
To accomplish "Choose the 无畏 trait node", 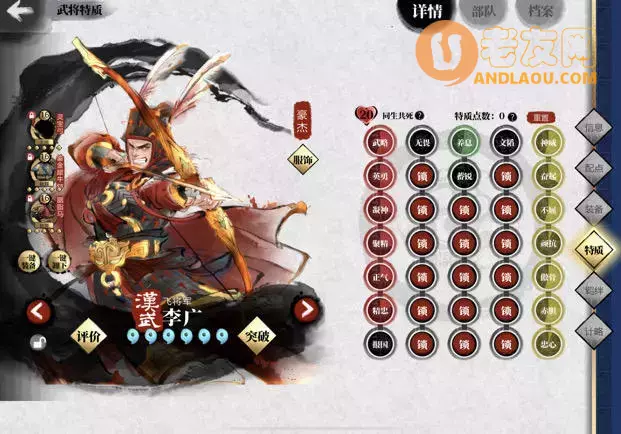I will (x=423, y=143).
